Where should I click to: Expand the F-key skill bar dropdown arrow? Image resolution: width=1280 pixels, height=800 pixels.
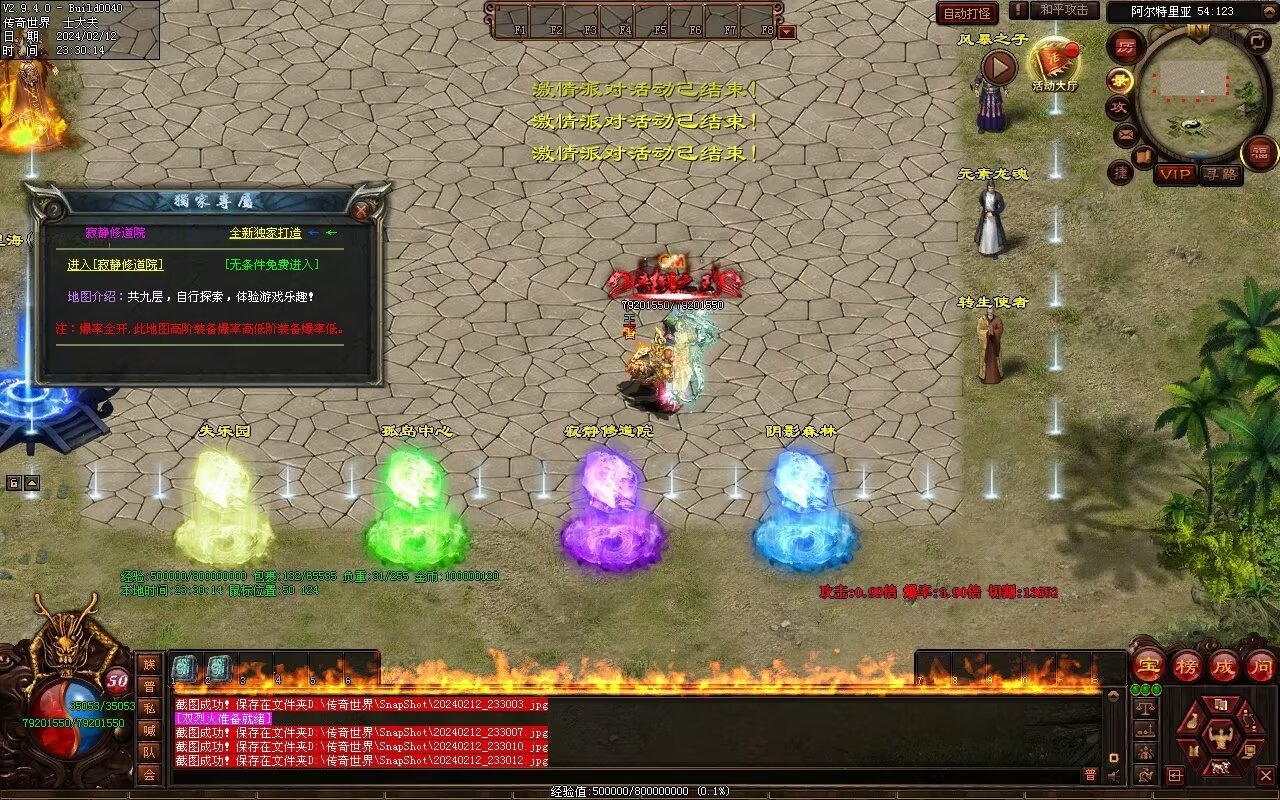click(787, 31)
